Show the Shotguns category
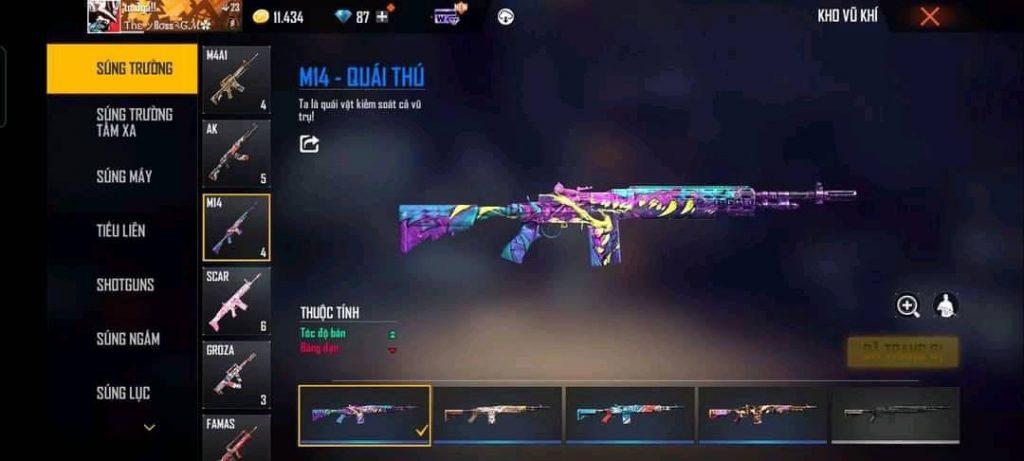 (125, 285)
